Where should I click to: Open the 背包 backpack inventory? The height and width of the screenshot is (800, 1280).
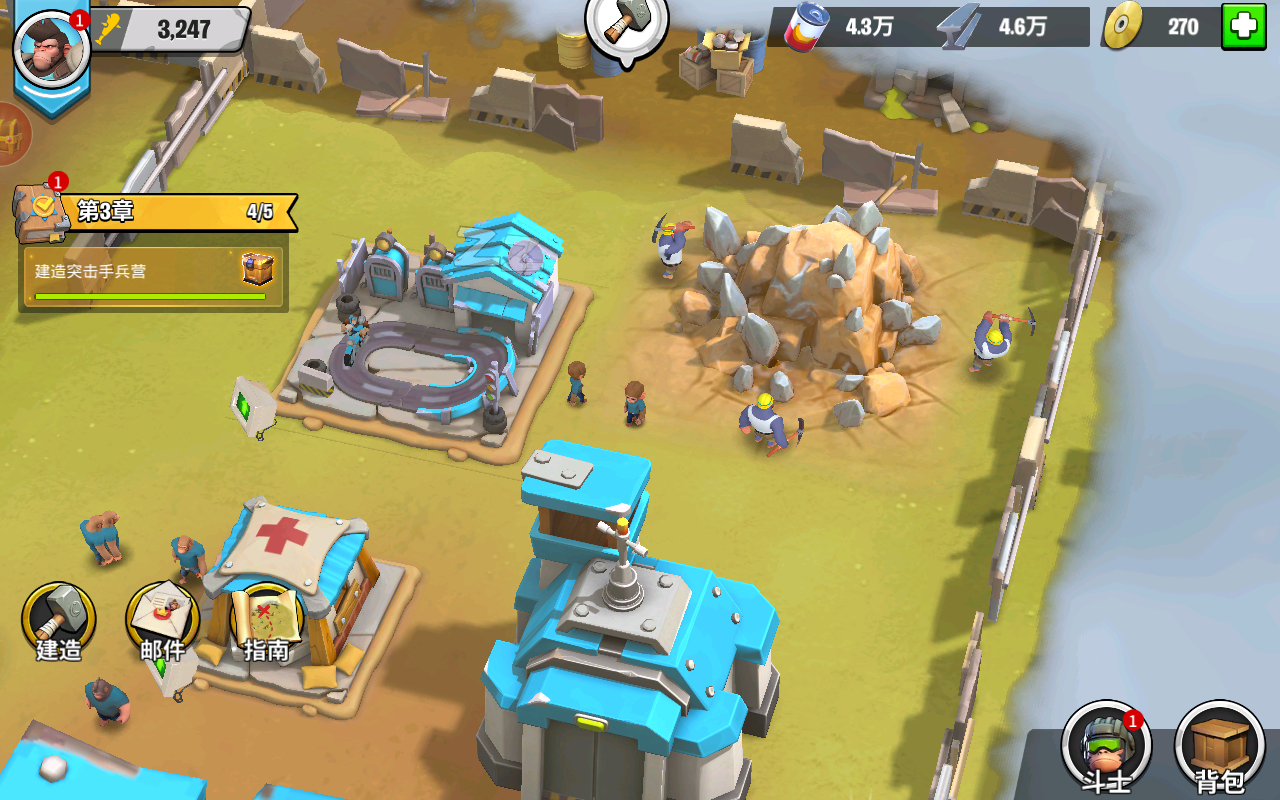tap(1220, 745)
